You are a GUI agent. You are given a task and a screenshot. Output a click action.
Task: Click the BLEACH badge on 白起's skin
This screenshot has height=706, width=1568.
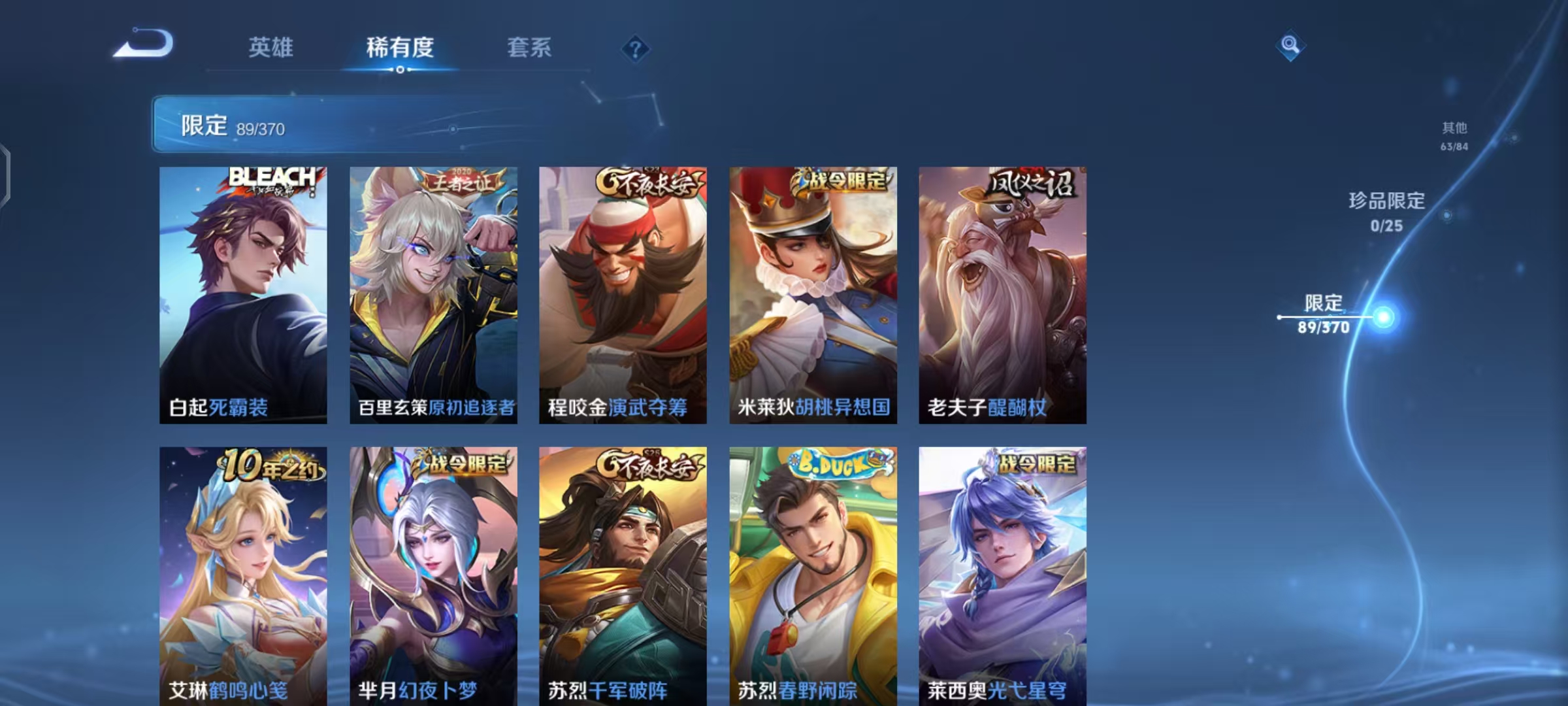point(271,178)
